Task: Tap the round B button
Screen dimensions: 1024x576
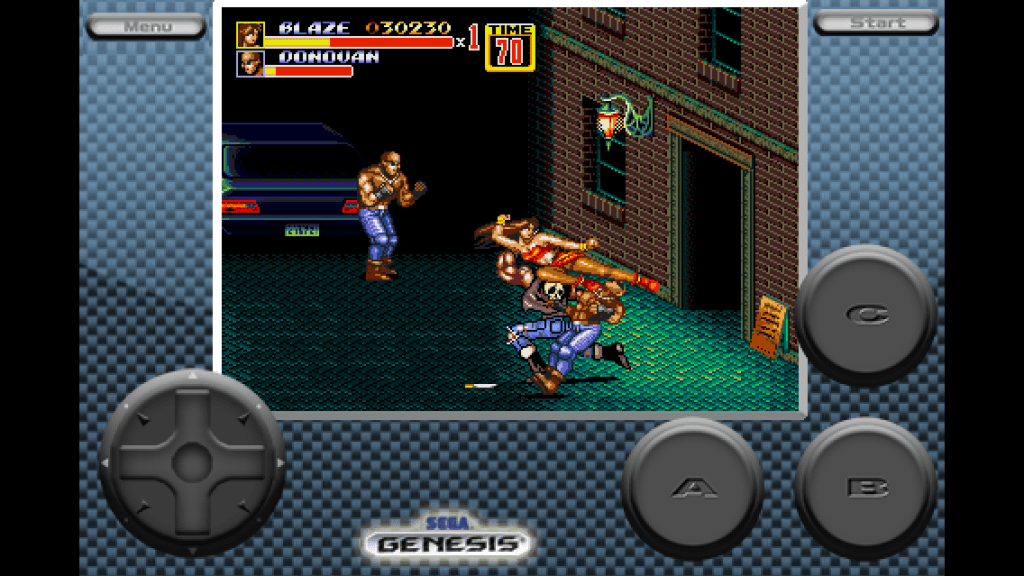Action: click(x=866, y=488)
